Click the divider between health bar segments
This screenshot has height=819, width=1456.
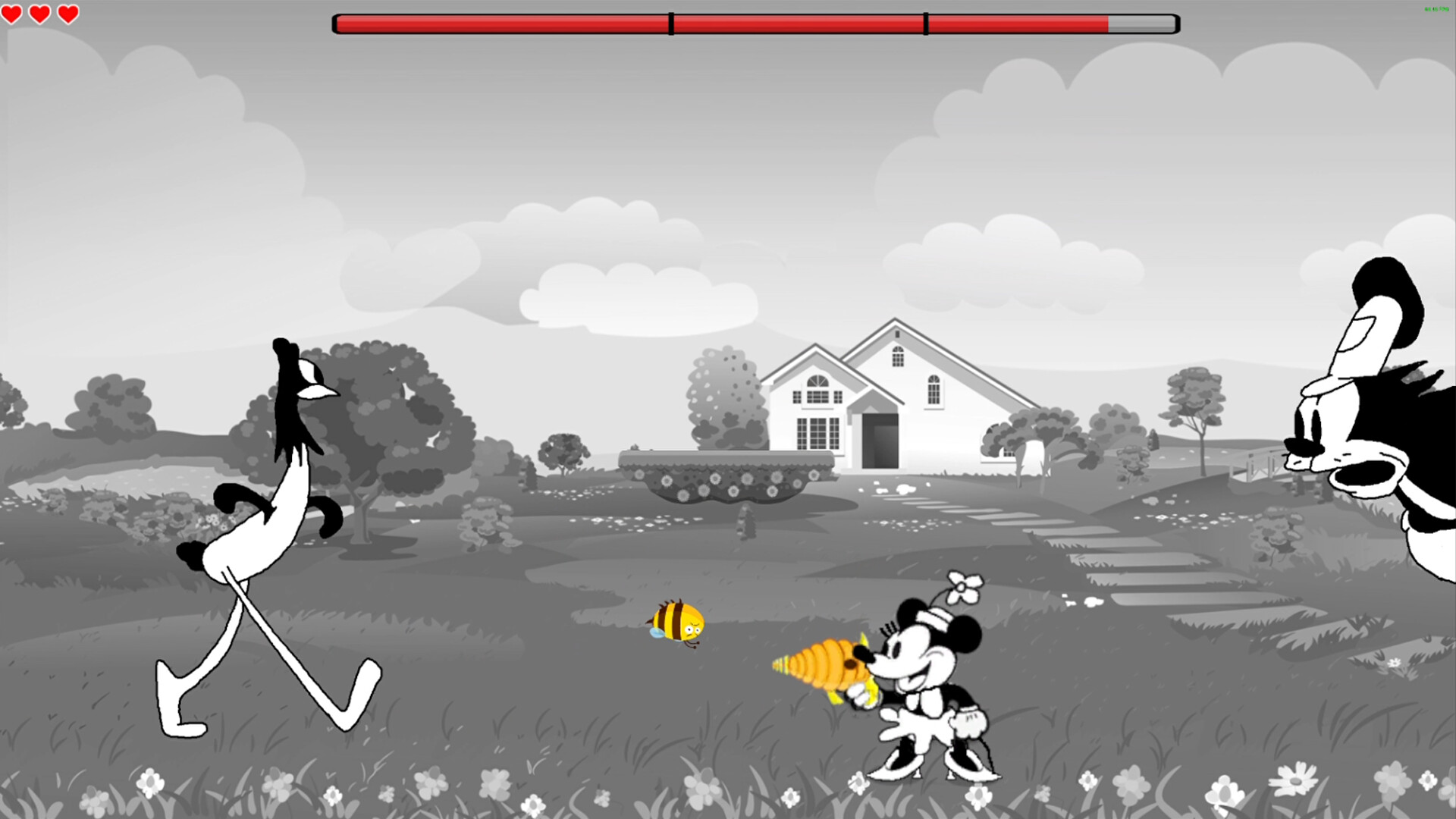pyautogui.click(x=670, y=24)
